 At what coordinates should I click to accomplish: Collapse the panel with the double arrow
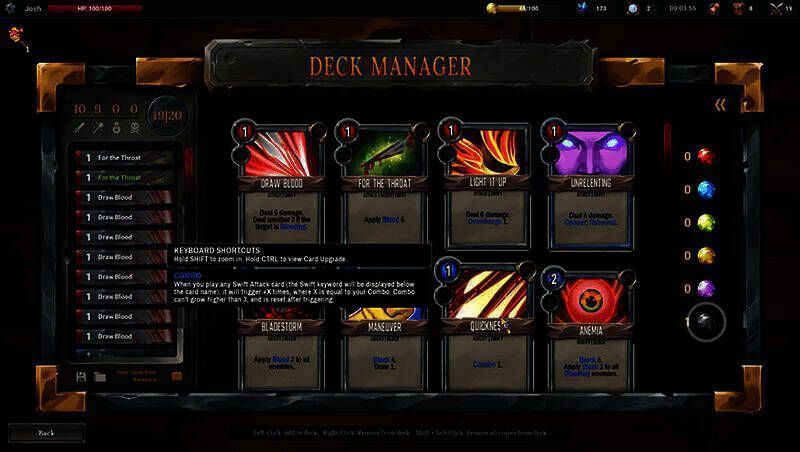[719, 105]
